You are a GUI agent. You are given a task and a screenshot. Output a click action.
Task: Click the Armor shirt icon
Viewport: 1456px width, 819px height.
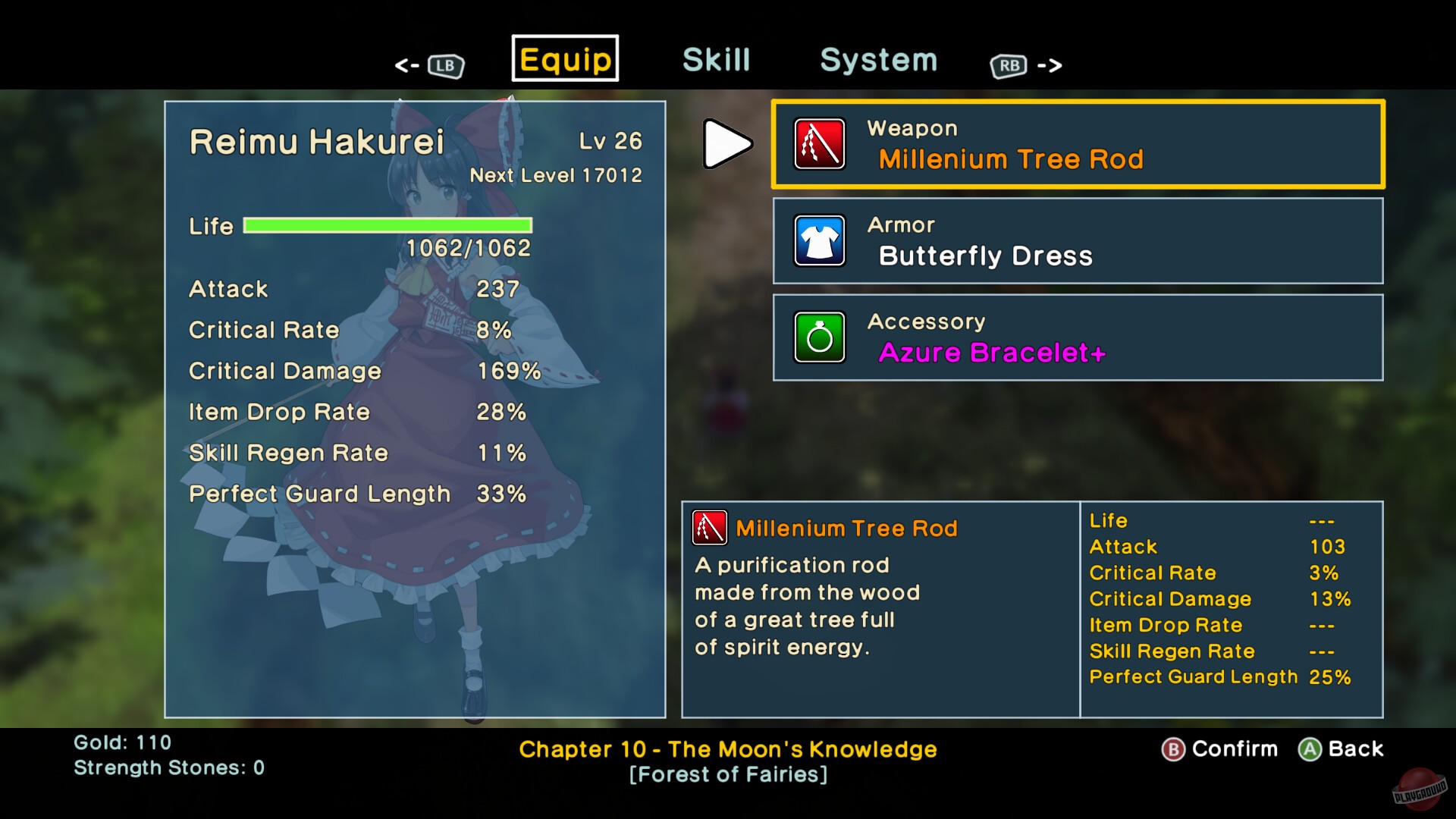(x=821, y=241)
